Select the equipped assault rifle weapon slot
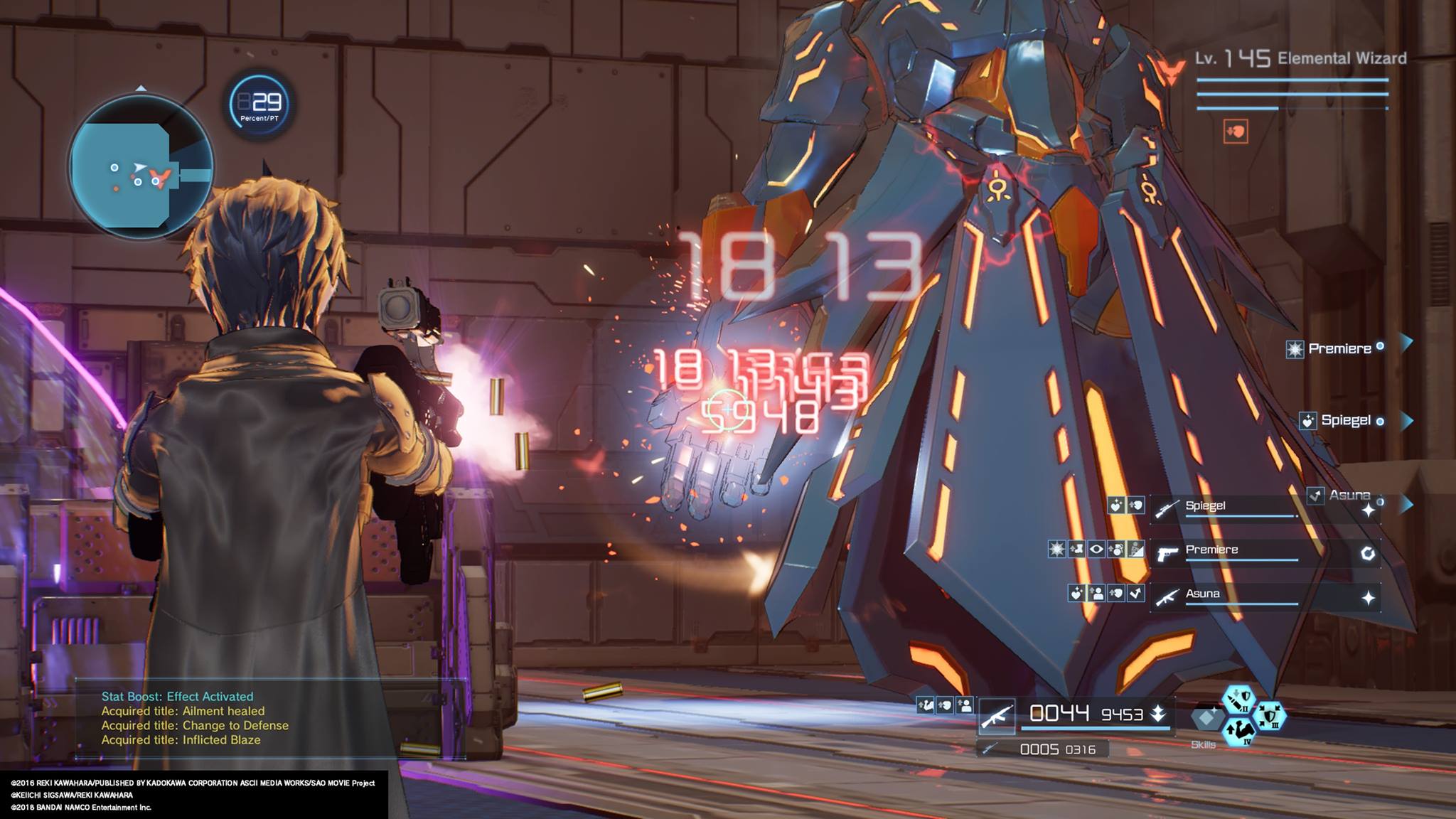The height and width of the screenshot is (819, 1456). [x=996, y=716]
